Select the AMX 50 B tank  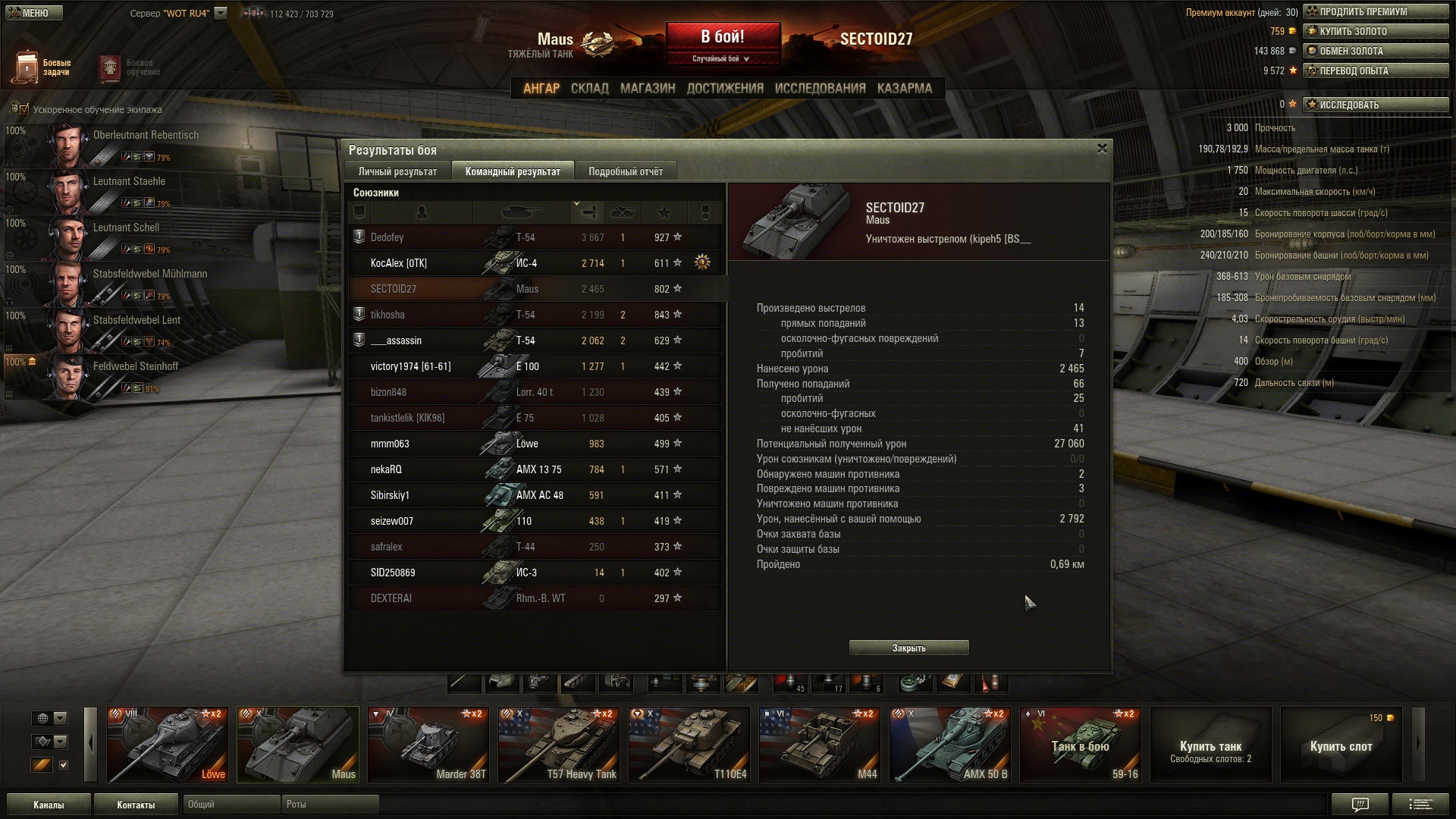[950, 745]
